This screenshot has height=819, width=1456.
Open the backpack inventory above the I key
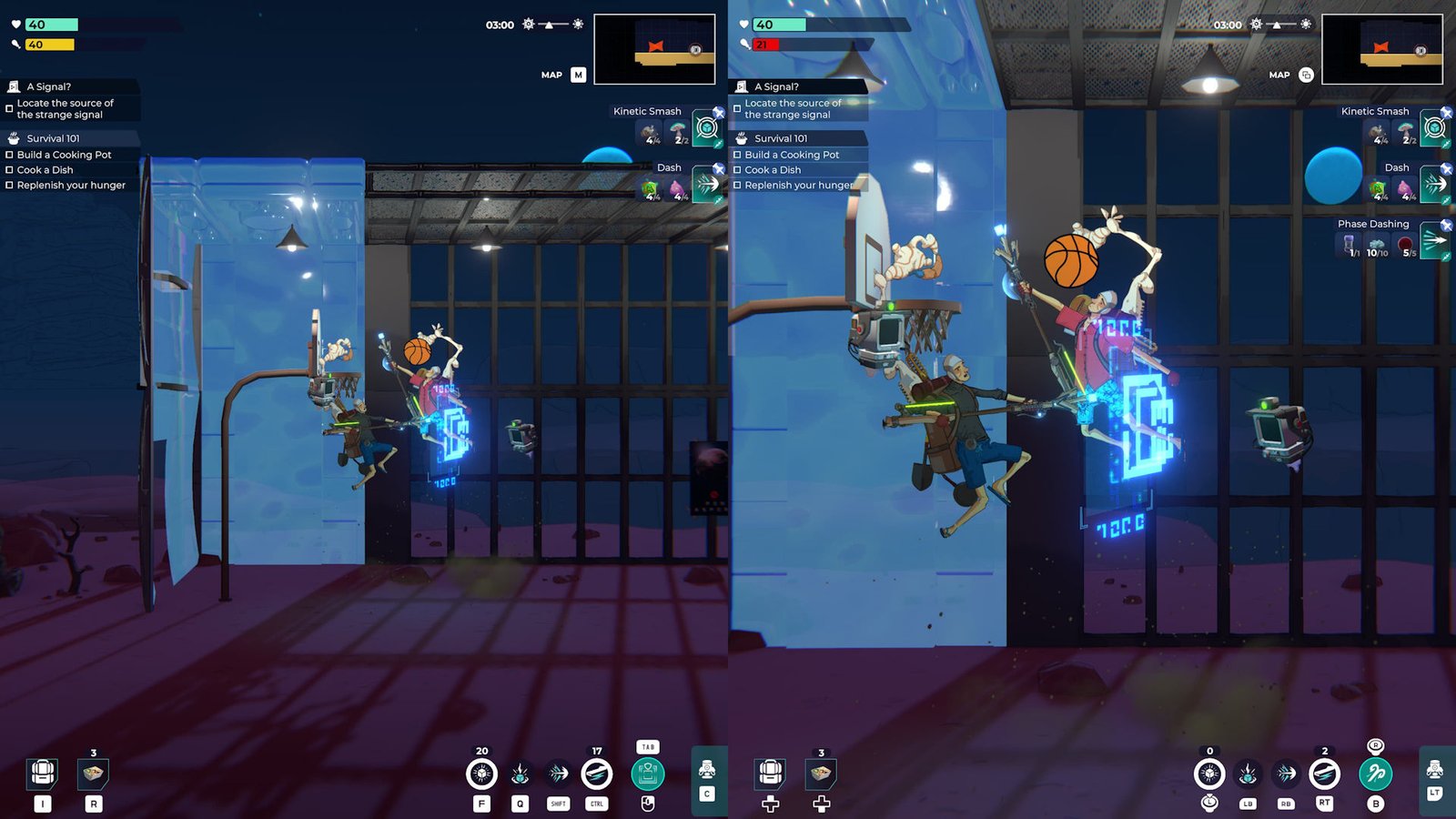[x=43, y=773]
